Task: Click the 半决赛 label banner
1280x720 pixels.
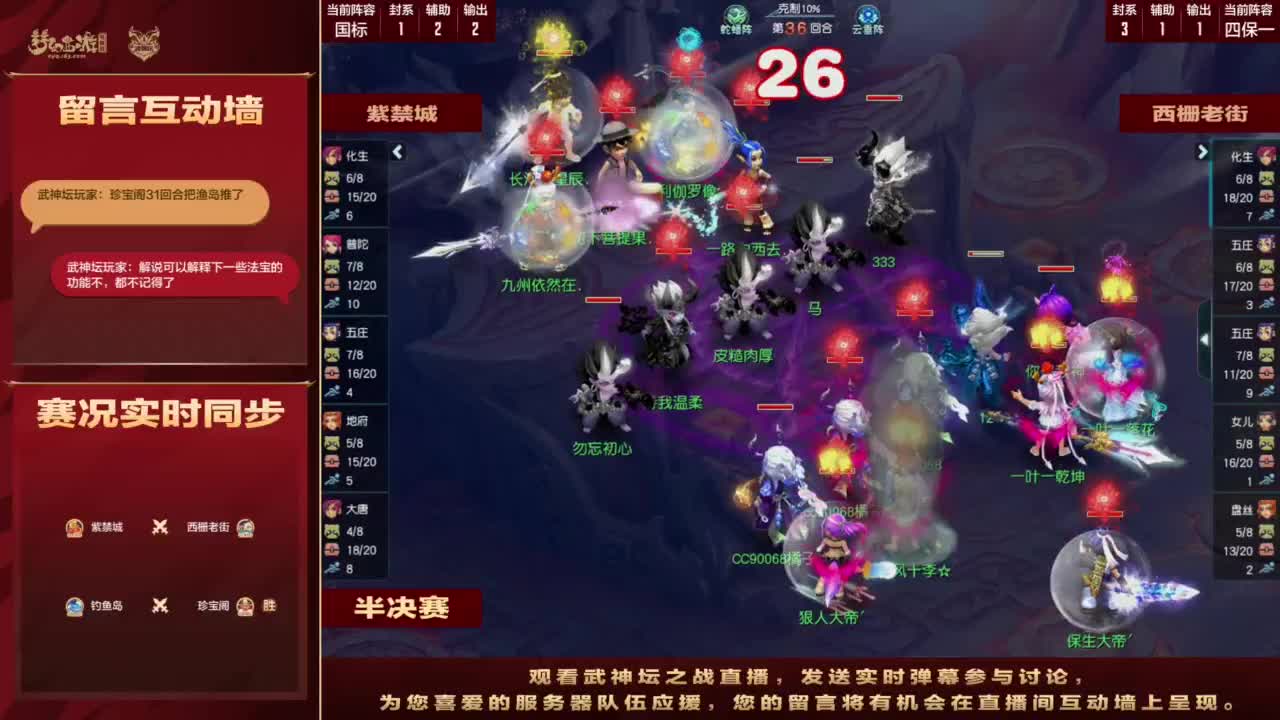Action: (402, 604)
